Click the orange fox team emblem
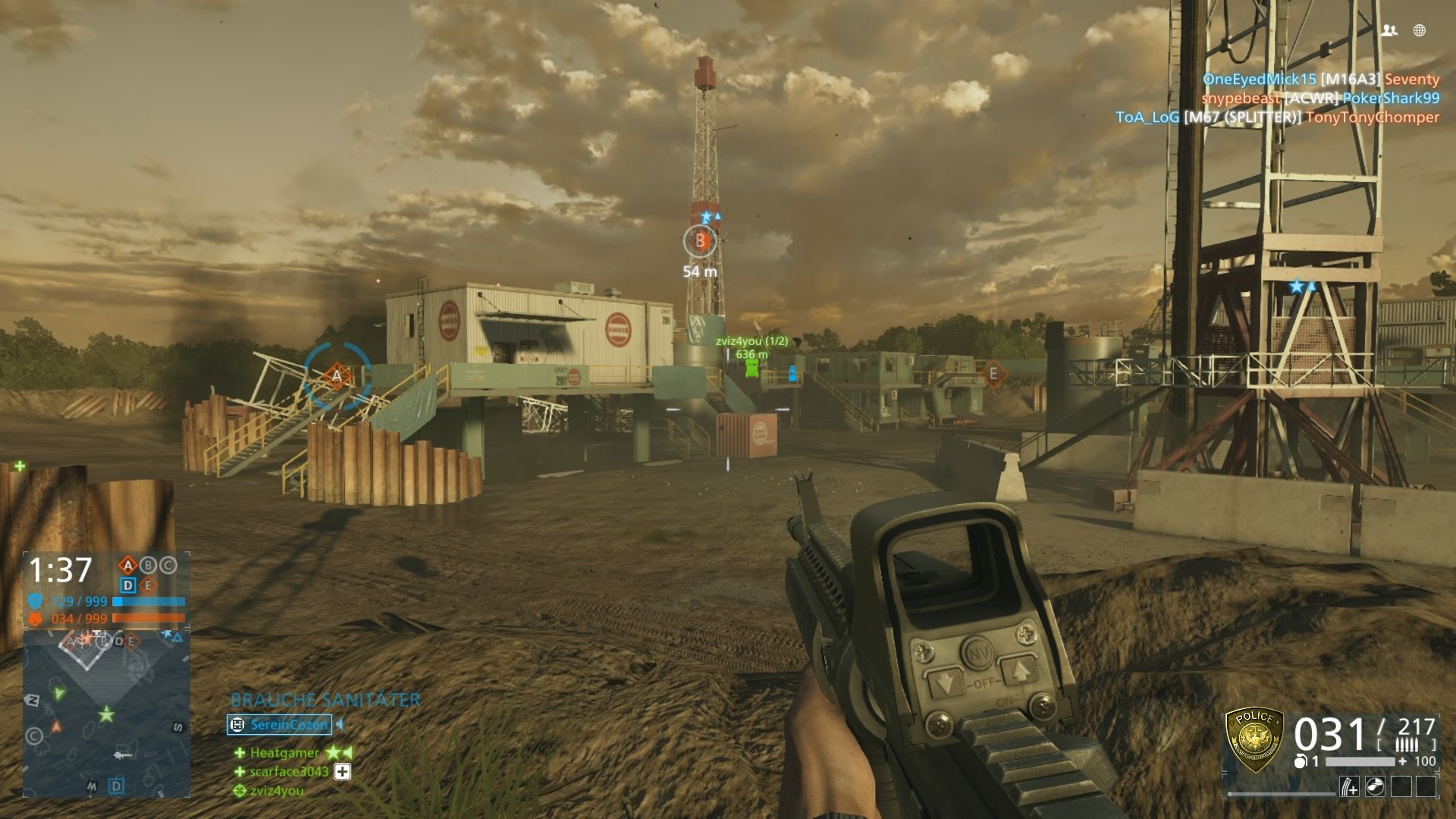Viewport: 1456px width, 819px height. (35, 617)
